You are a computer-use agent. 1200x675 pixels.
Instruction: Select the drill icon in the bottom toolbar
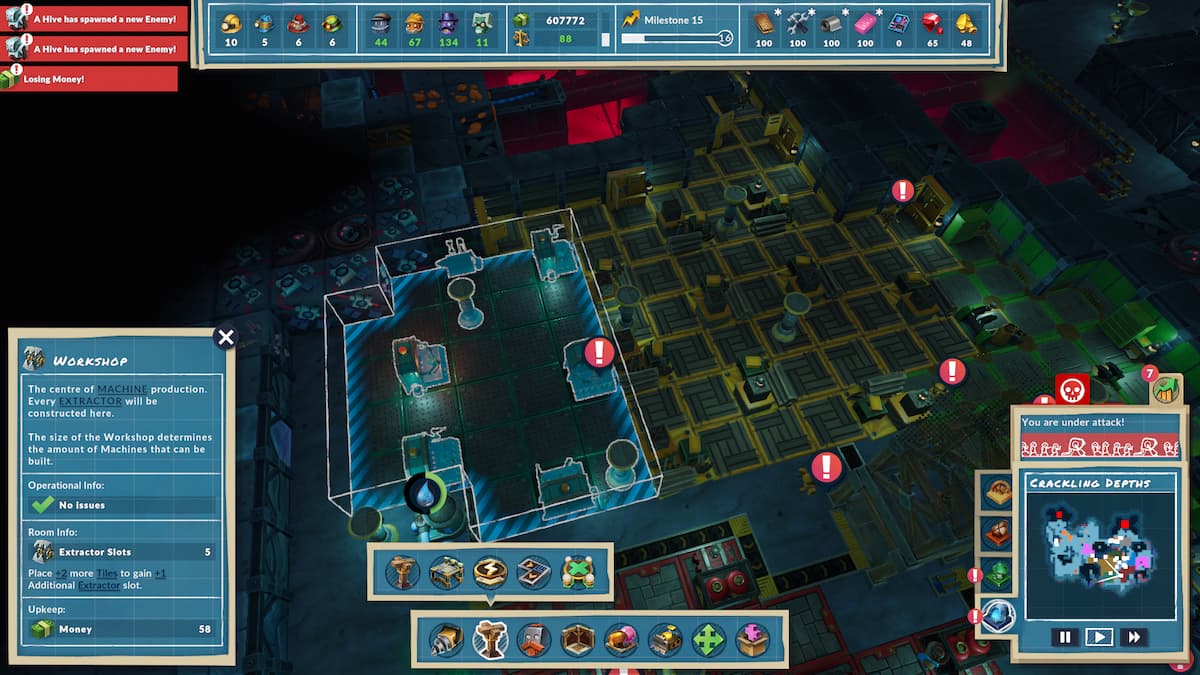(x=446, y=639)
